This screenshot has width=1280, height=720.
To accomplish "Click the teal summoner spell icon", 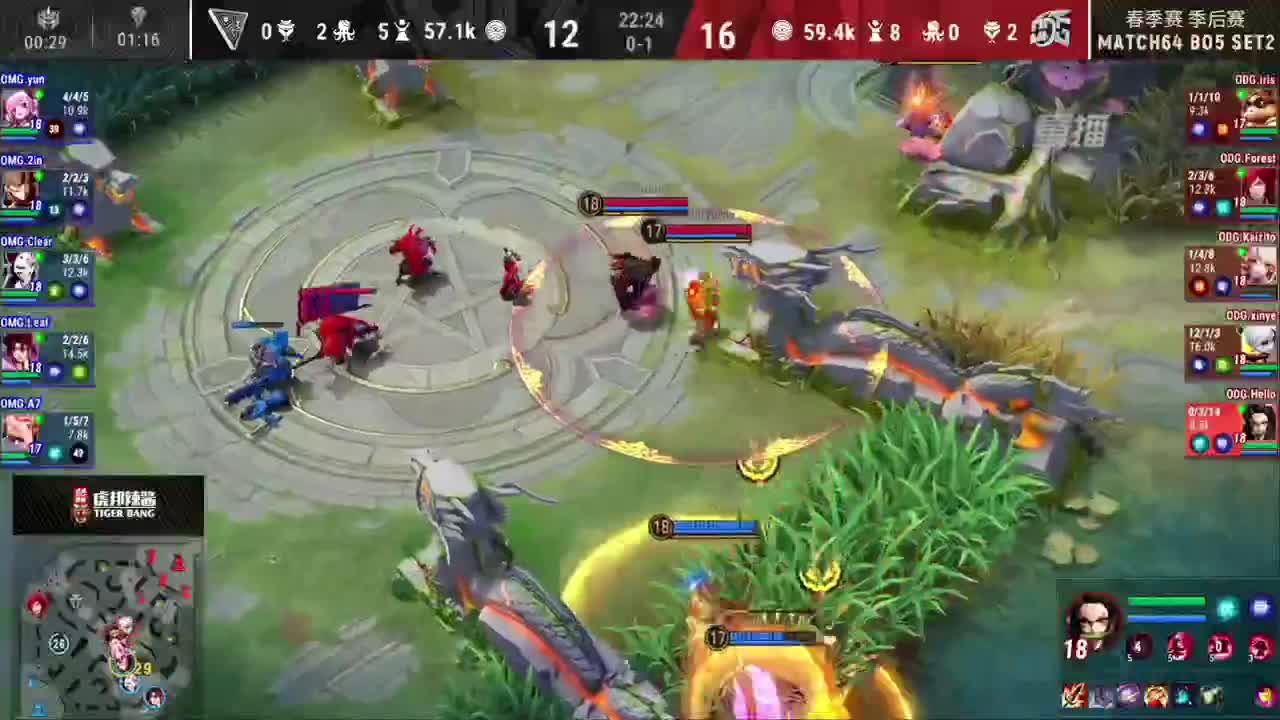I will tap(1227, 607).
